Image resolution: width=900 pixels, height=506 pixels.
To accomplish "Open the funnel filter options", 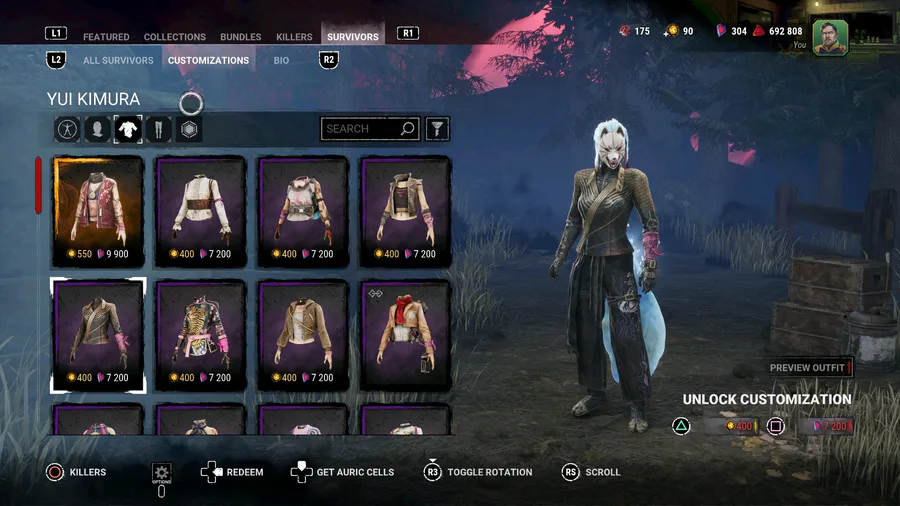I will click(437, 129).
